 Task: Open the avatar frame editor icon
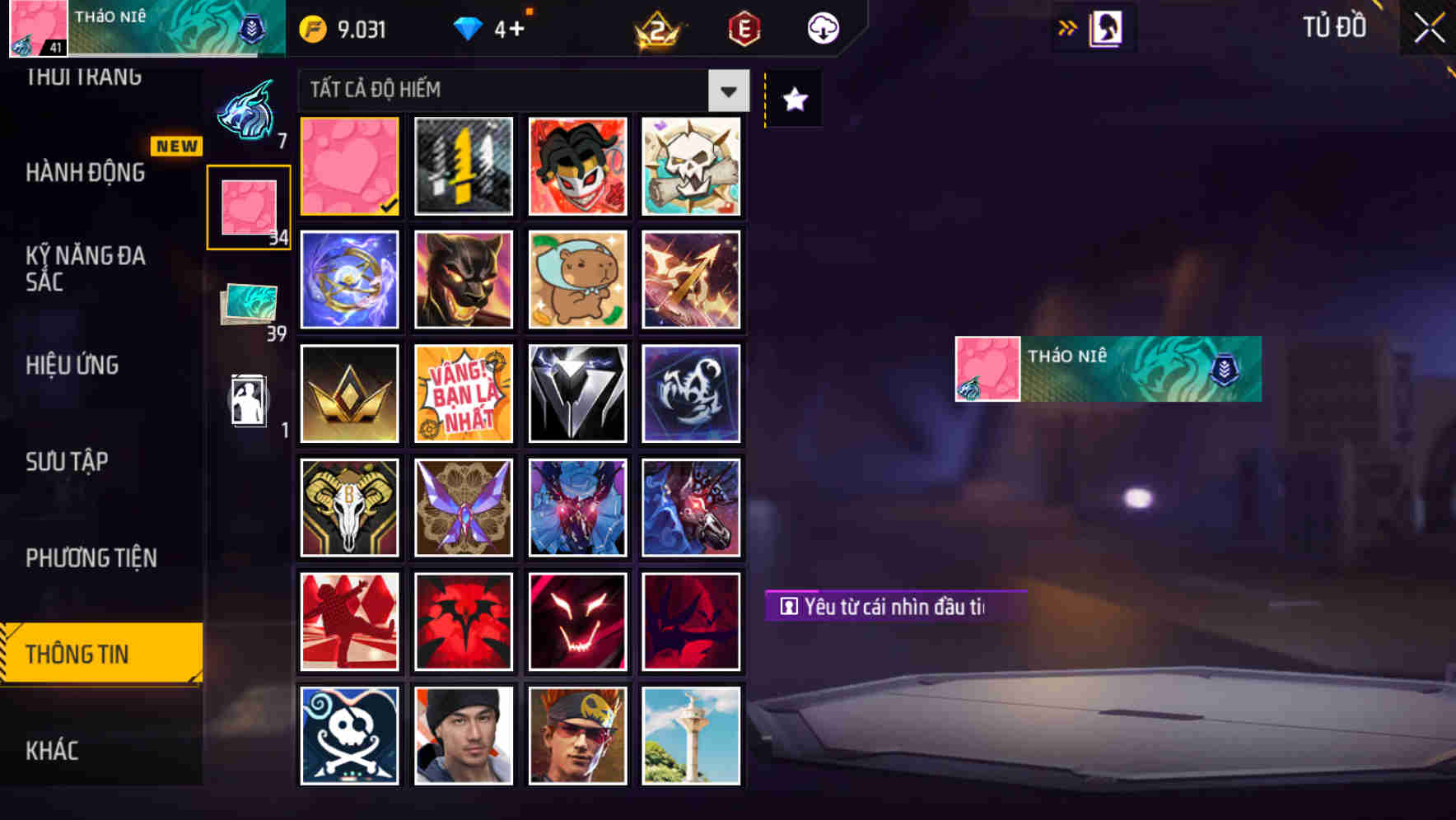click(x=1108, y=27)
